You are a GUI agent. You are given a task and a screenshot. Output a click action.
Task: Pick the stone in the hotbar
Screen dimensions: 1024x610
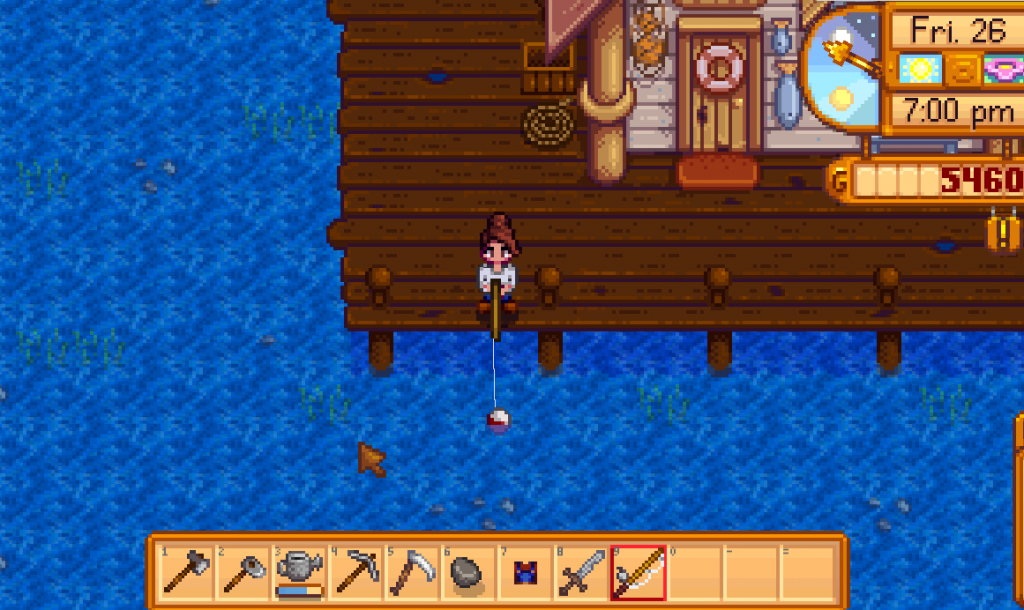click(467, 573)
